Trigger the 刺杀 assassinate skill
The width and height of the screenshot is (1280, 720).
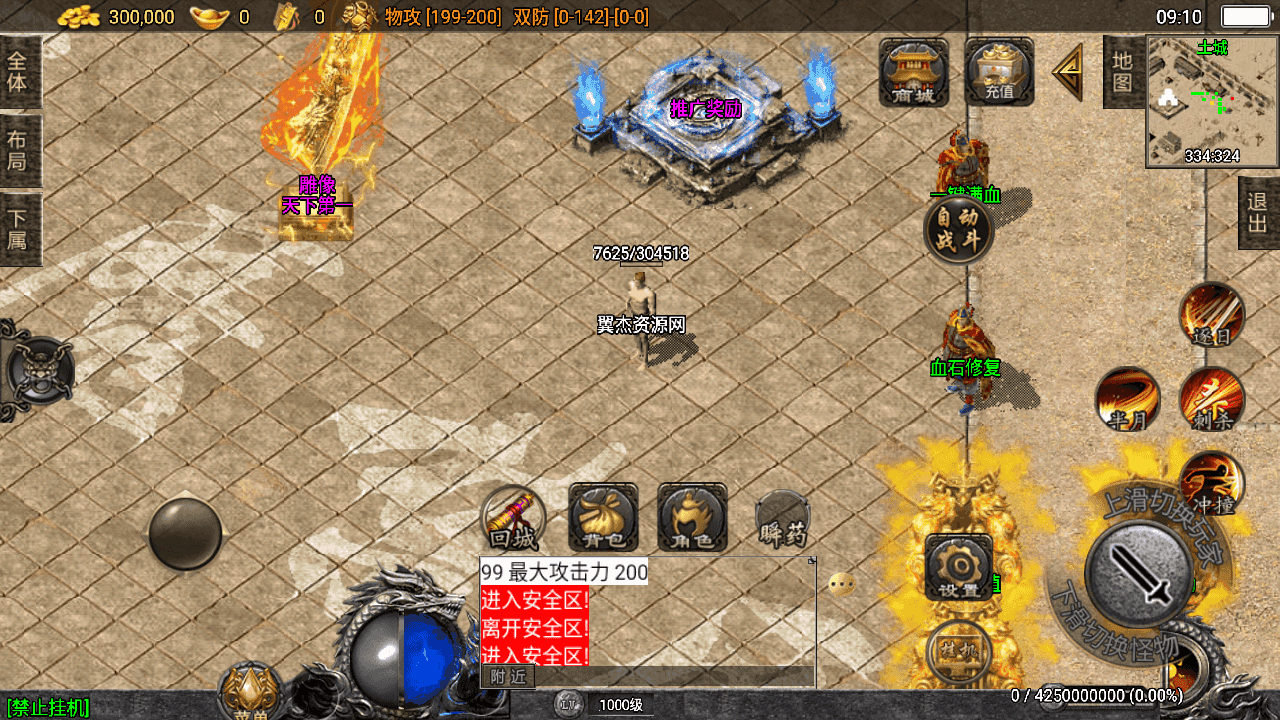pos(1211,398)
